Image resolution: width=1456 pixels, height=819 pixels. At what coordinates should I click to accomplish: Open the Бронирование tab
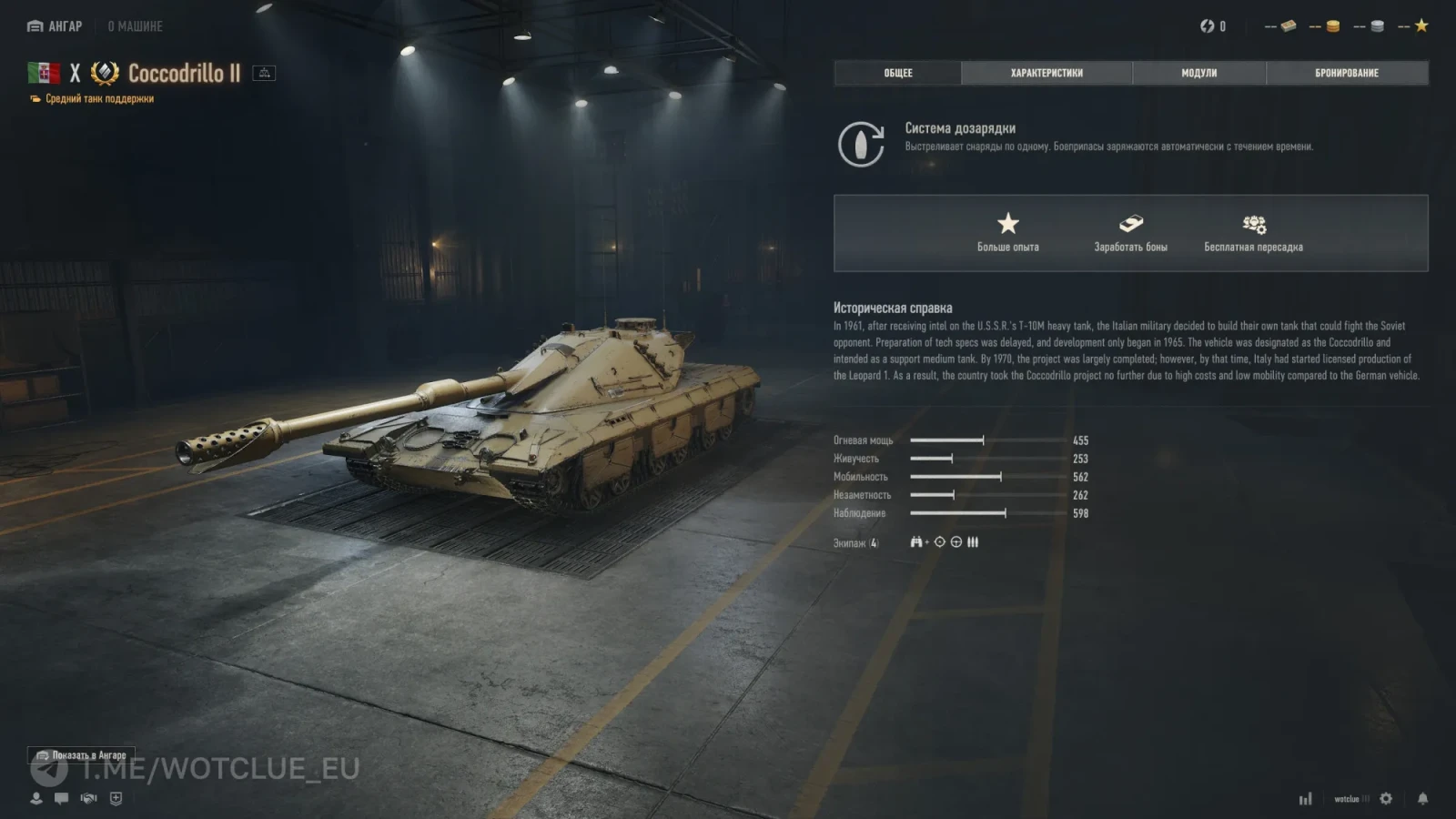[x=1346, y=73]
